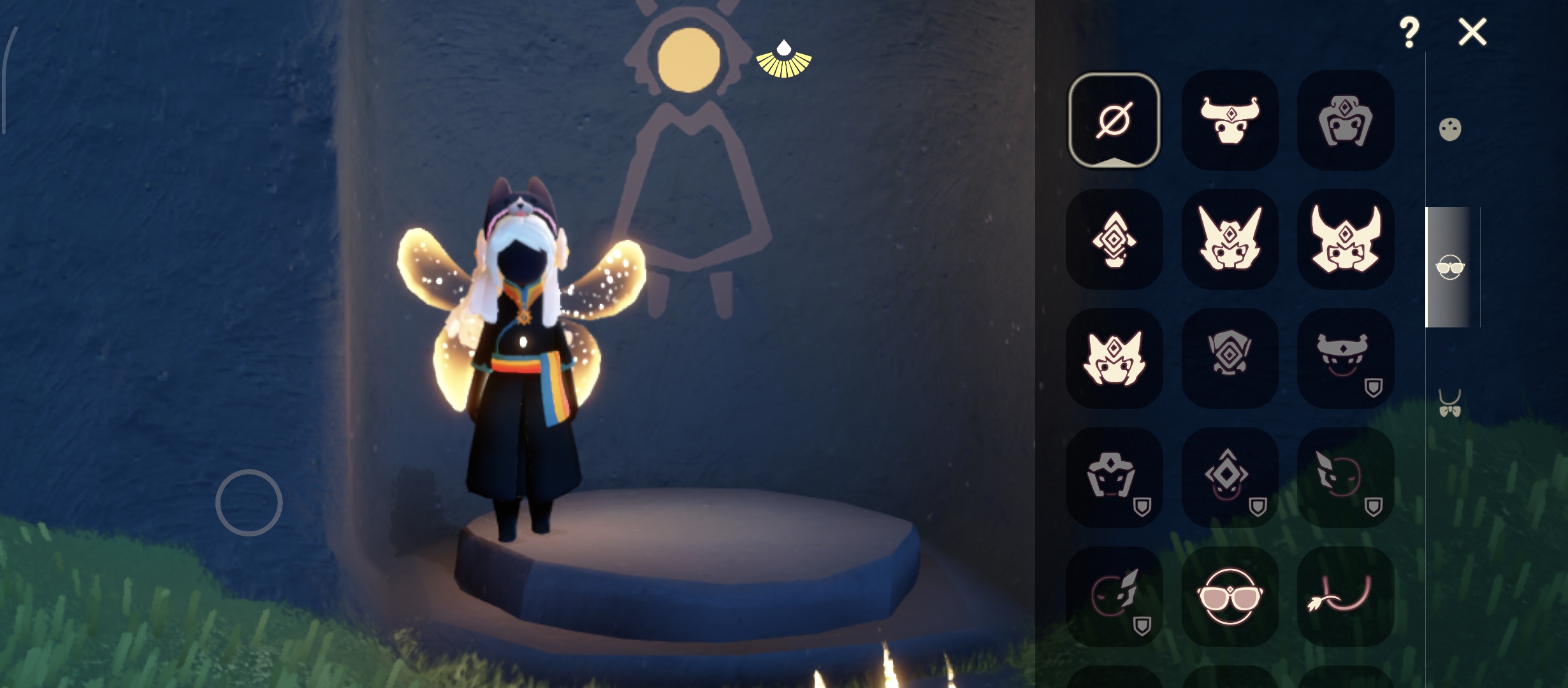Select the pink curved tail accessory
The image size is (1568, 688).
1345,596
